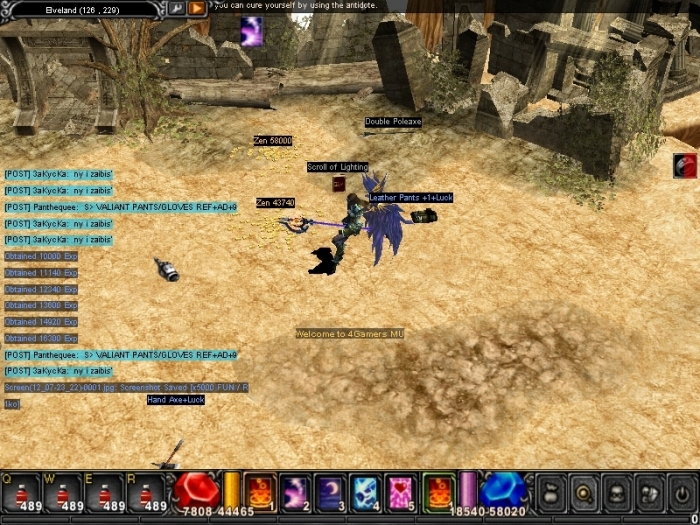Open the bag icon in the bottom menu
This screenshot has width=700, height=525.
552,492
